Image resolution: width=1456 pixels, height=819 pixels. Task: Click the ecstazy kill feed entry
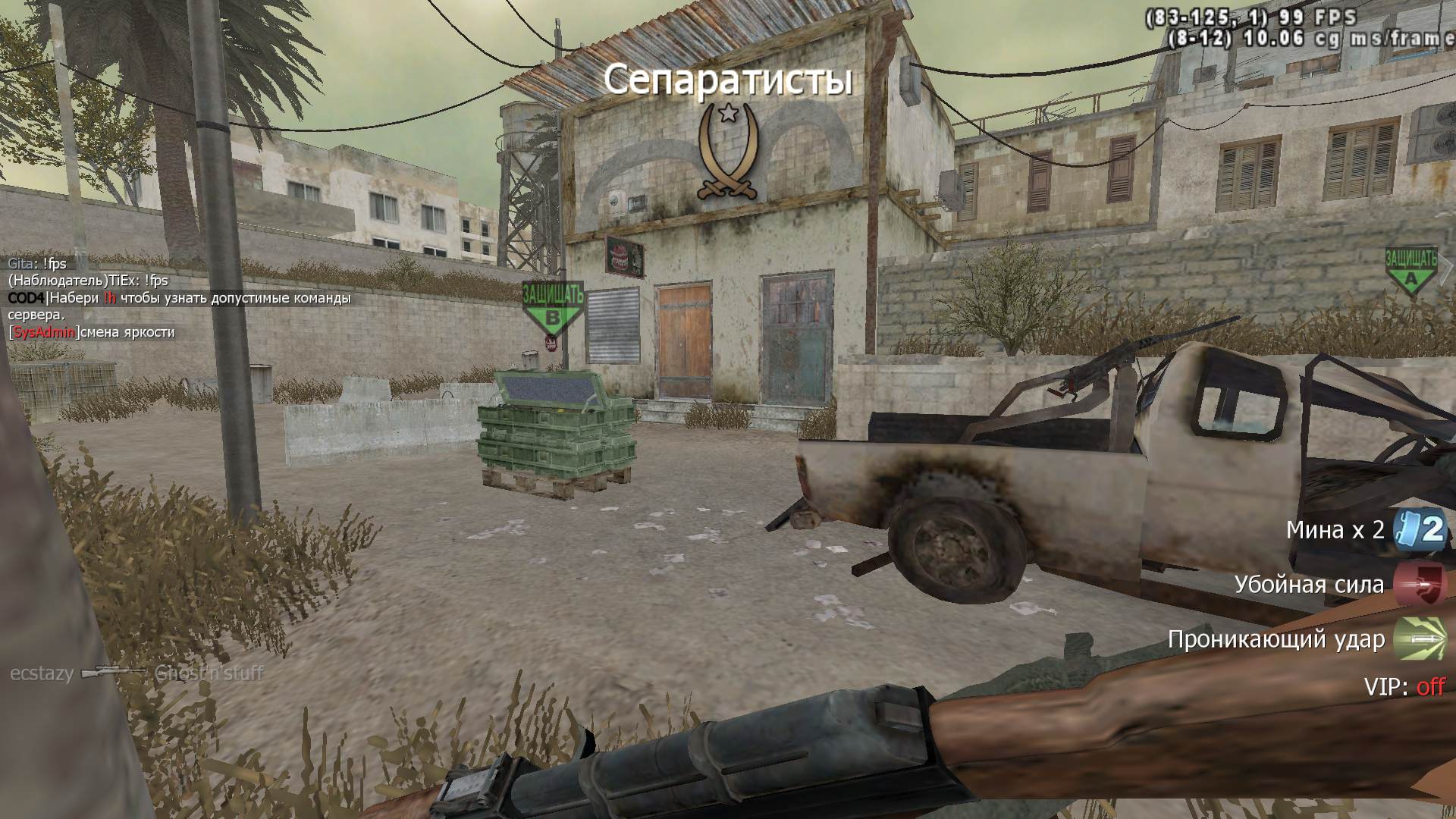click(x=136, y=673)
